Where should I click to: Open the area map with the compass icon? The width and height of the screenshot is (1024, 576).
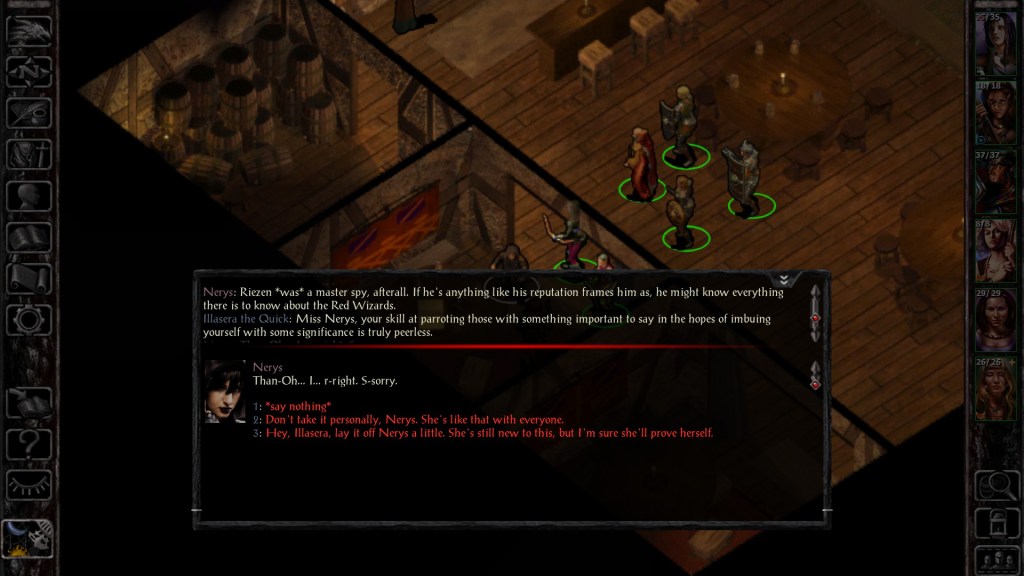point(29,71)
